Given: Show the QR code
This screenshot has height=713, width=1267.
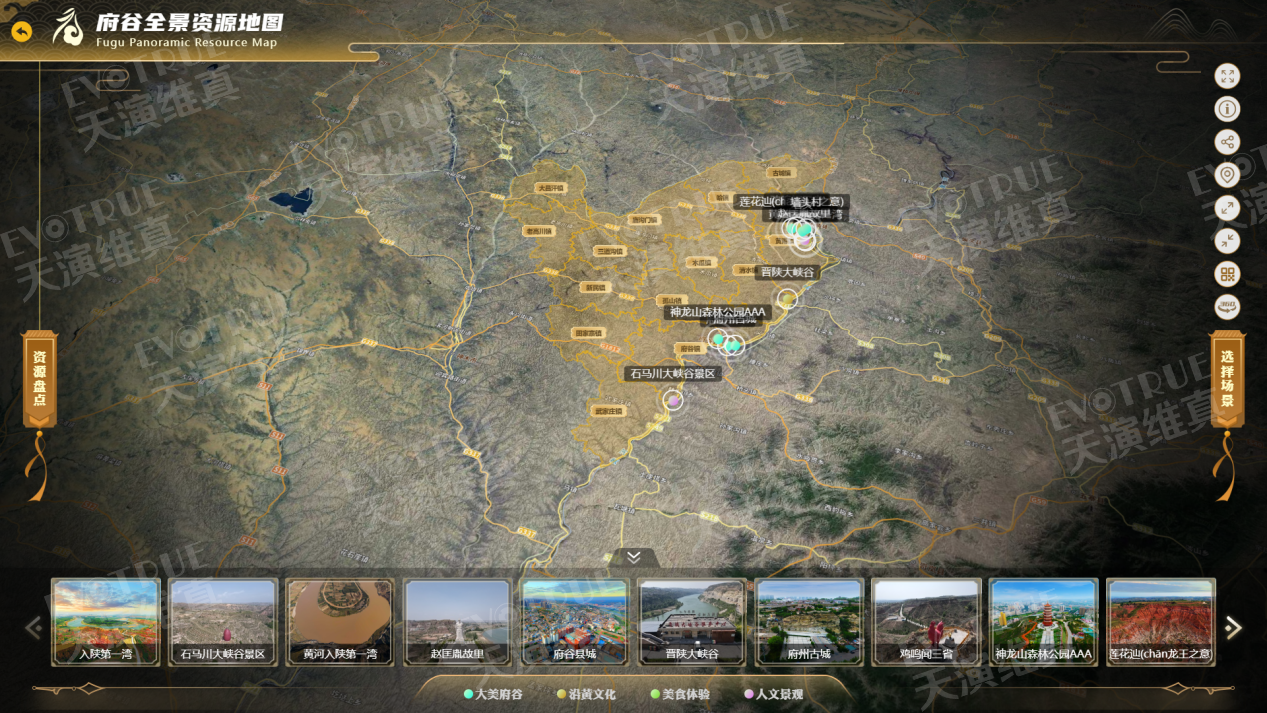Looking at the screenshot, I should (1227, 274).
